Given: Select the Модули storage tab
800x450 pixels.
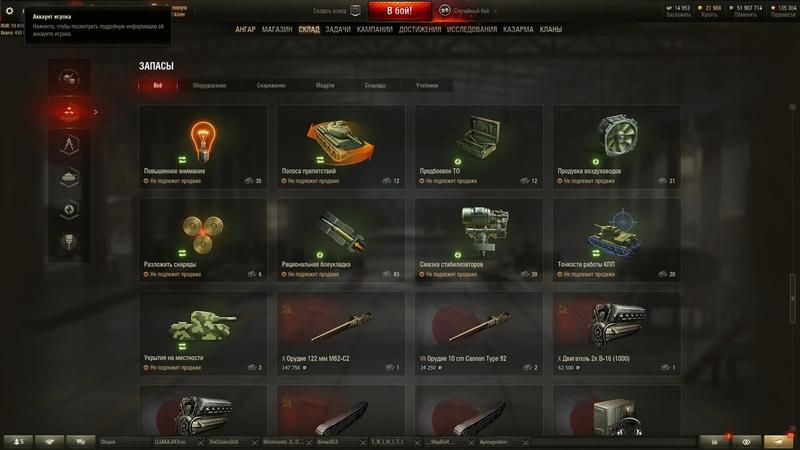Looking at the screenshot, I should (325, 86).
